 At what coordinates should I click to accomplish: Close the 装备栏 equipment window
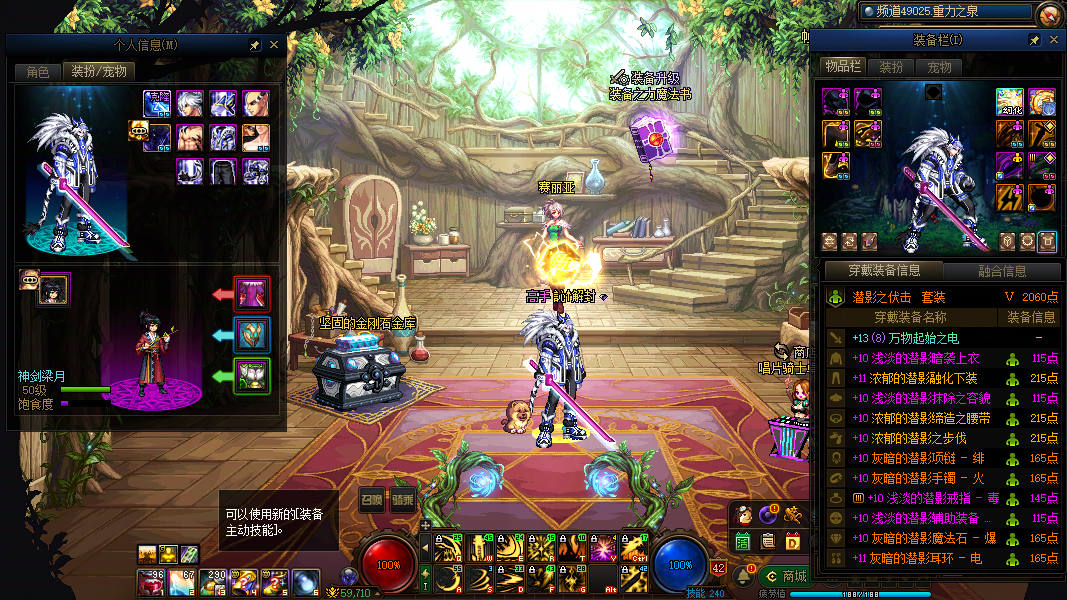coord(1052,40)
